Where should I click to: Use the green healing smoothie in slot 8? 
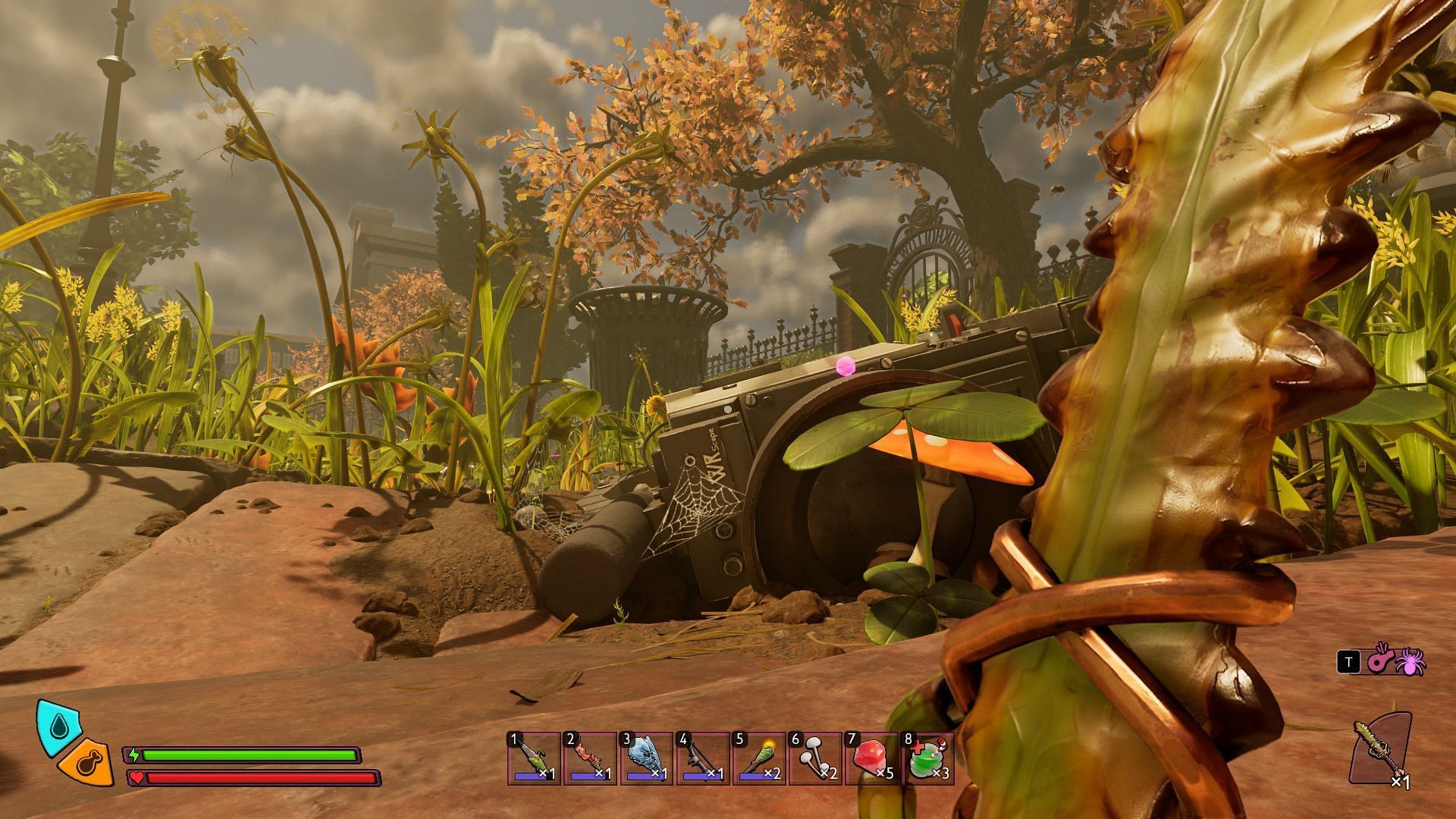coord(927,758)
